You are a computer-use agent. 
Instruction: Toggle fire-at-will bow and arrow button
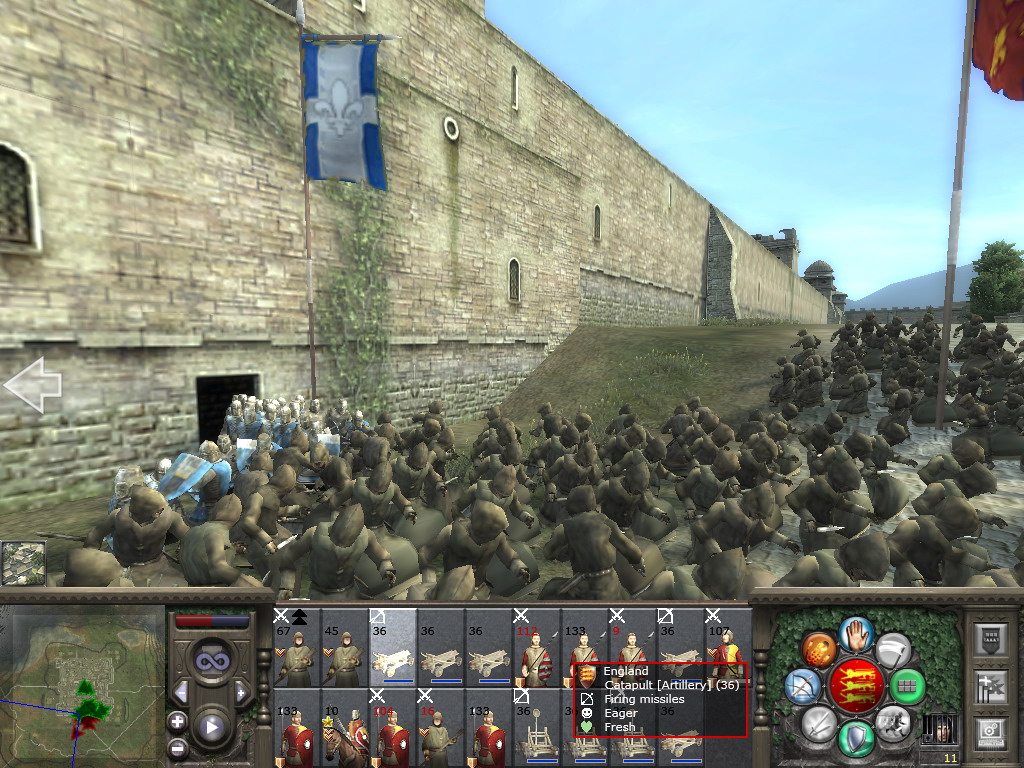pos(803,685)
